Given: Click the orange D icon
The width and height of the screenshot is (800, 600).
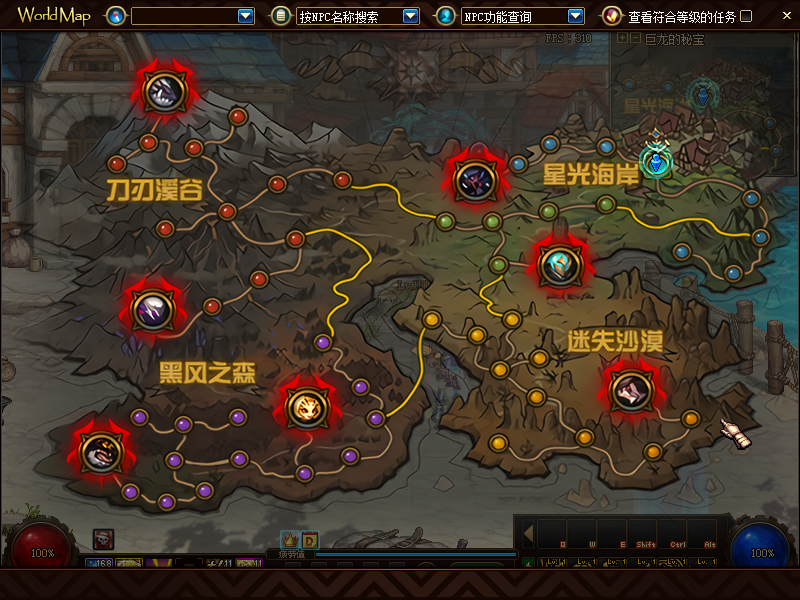Looking at the screenshot, I should coord(310,539).
